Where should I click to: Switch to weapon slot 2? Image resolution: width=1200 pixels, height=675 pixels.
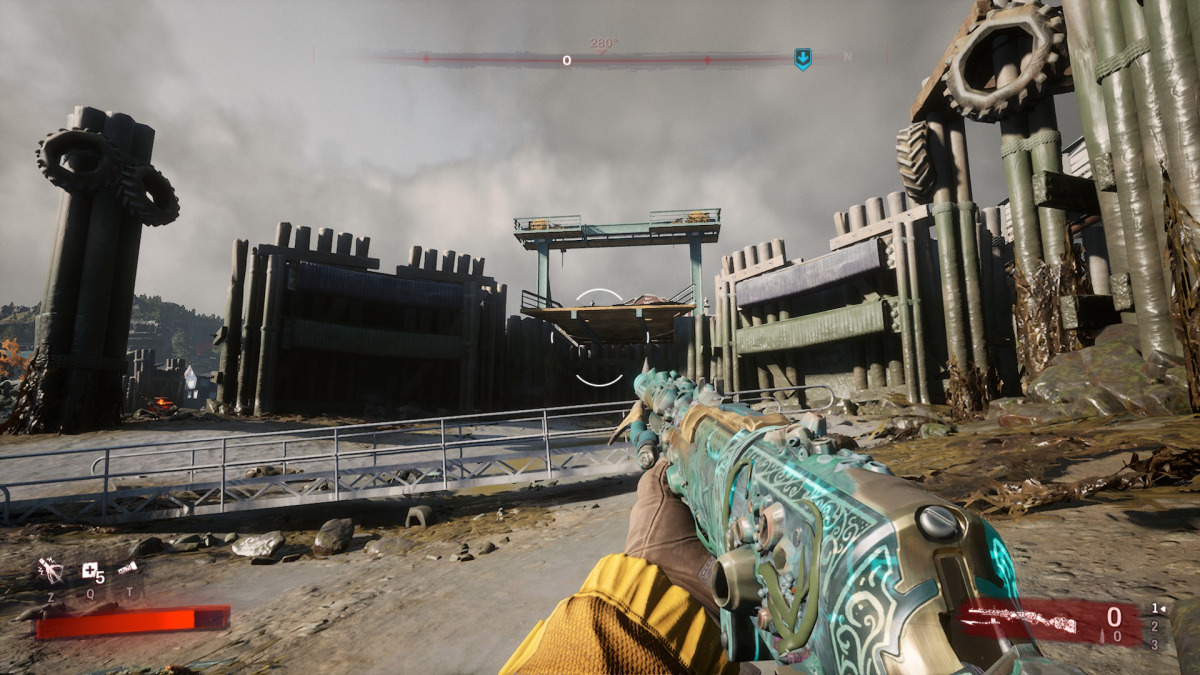[x=1155, y=626]
